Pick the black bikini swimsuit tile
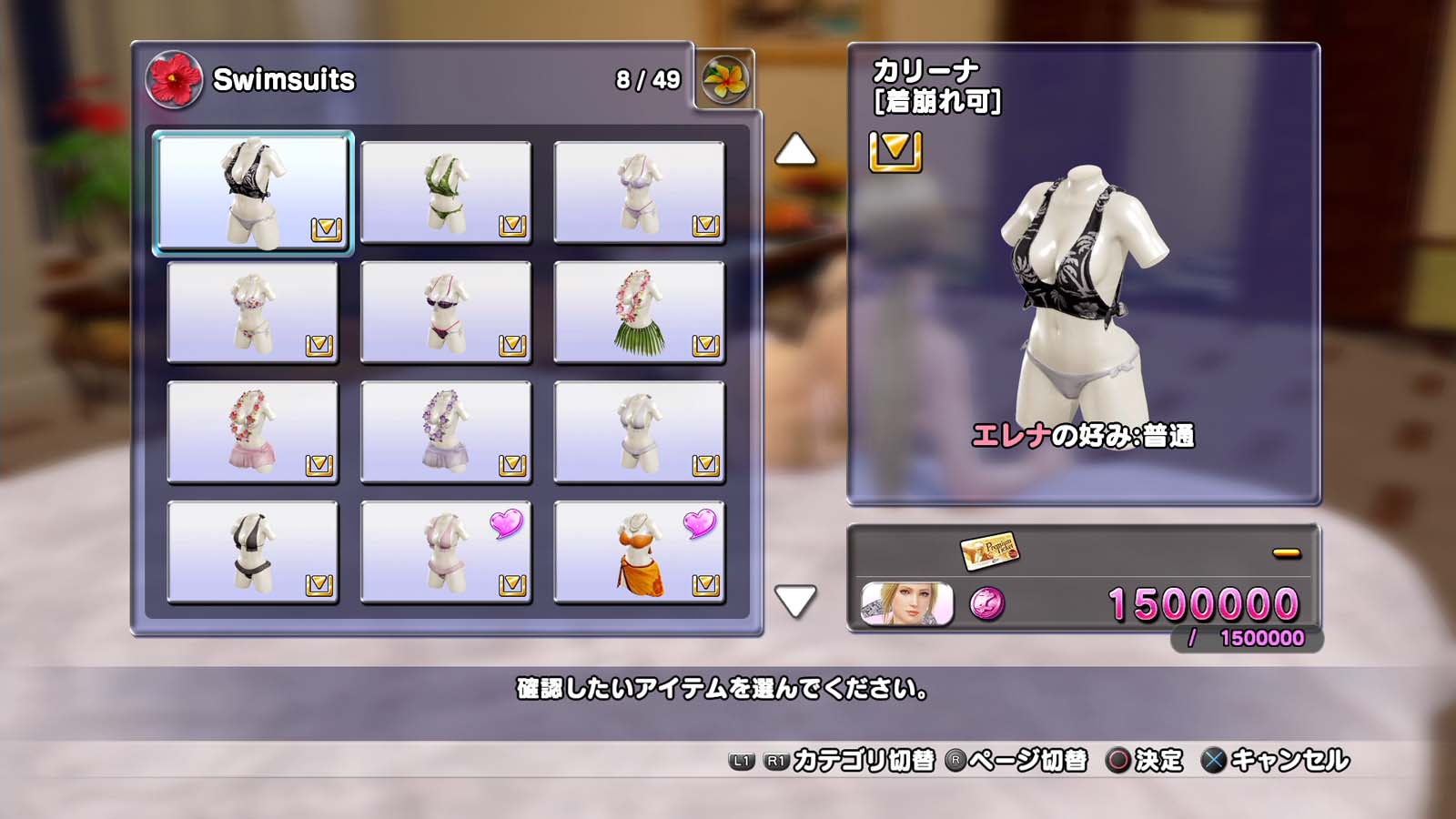 [x=253, y=552]
